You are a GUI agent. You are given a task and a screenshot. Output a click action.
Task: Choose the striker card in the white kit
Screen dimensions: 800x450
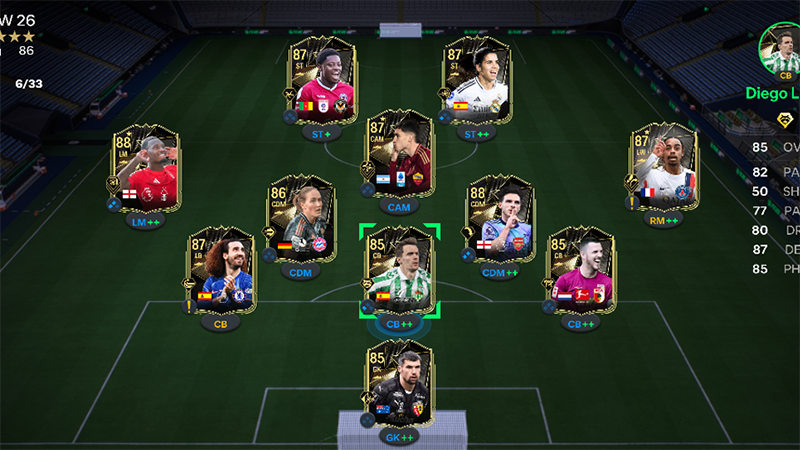click(477, 80)
